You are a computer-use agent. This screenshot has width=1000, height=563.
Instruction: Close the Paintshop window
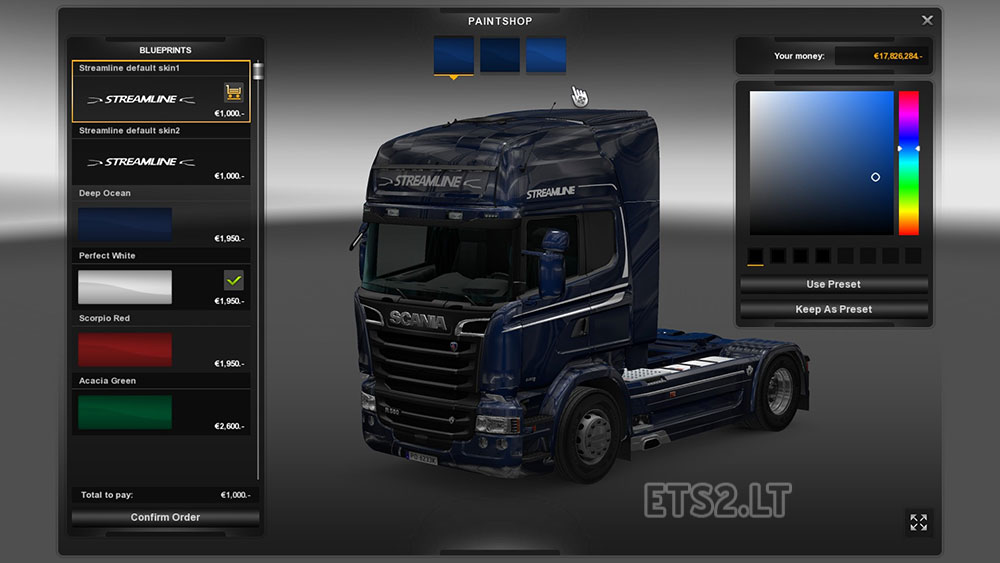927,20
